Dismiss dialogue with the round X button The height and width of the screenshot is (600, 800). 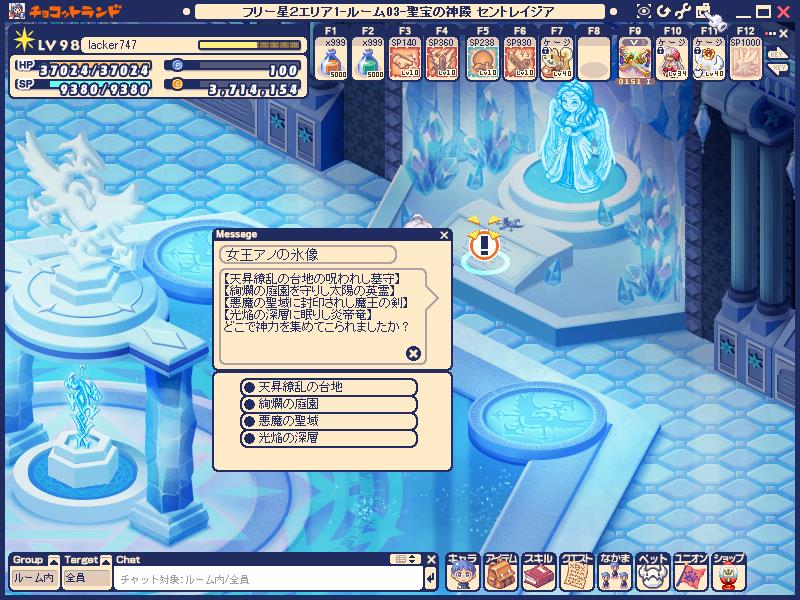413,353
